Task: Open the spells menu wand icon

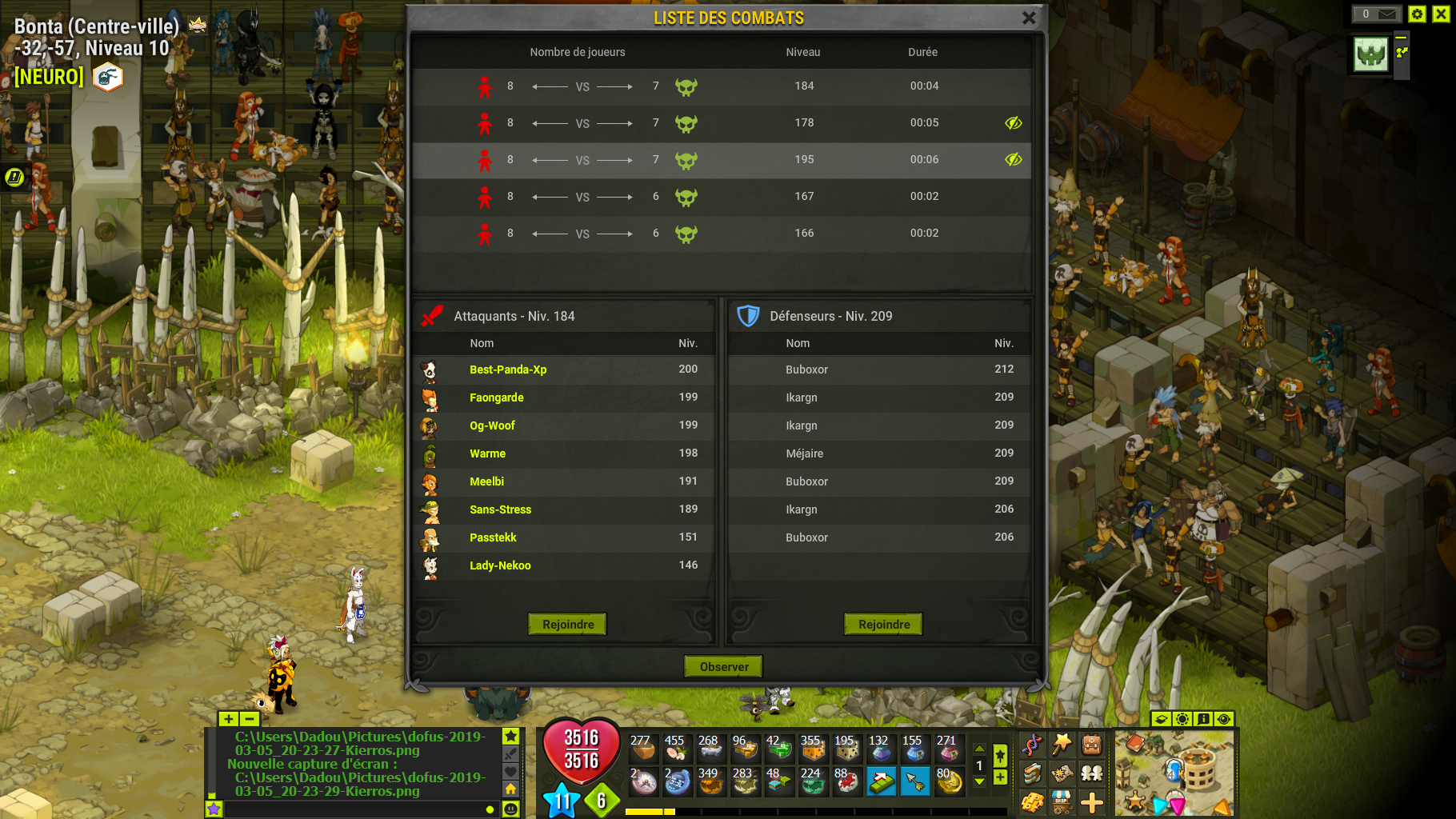Action: pyautogui.click(x=1061, y=744)
